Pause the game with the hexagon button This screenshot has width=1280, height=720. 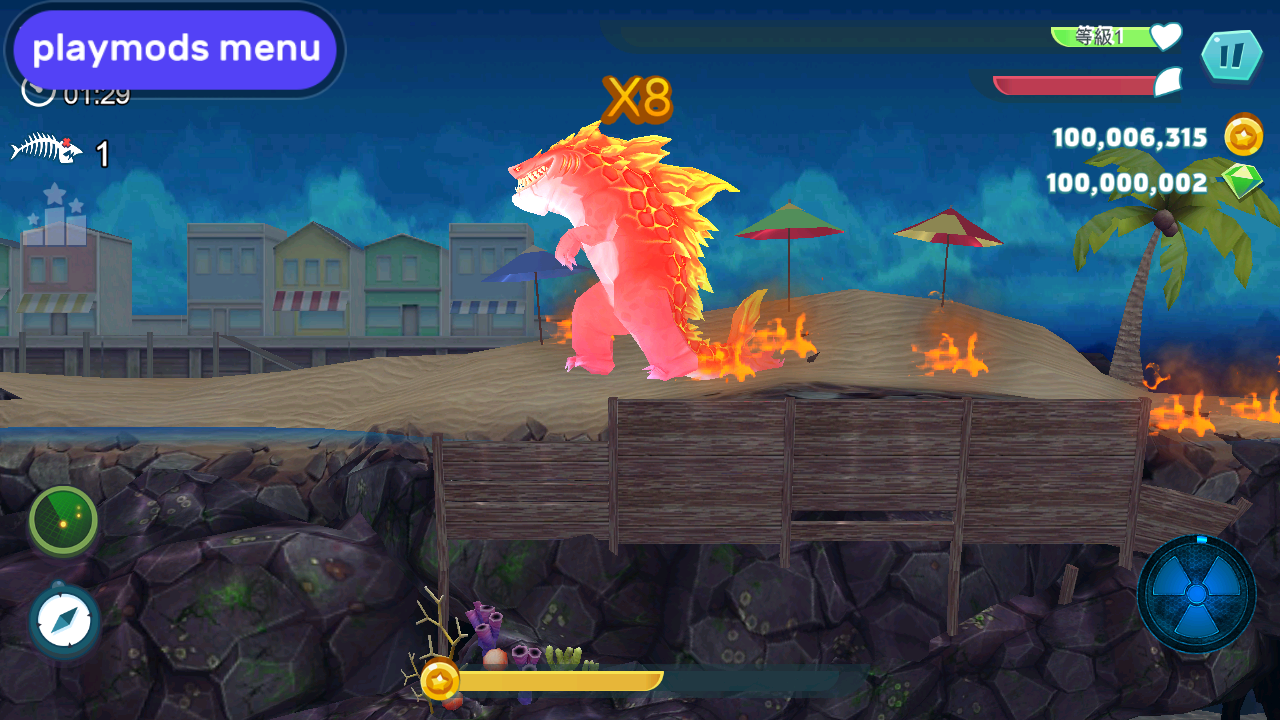pos(1231,56)
